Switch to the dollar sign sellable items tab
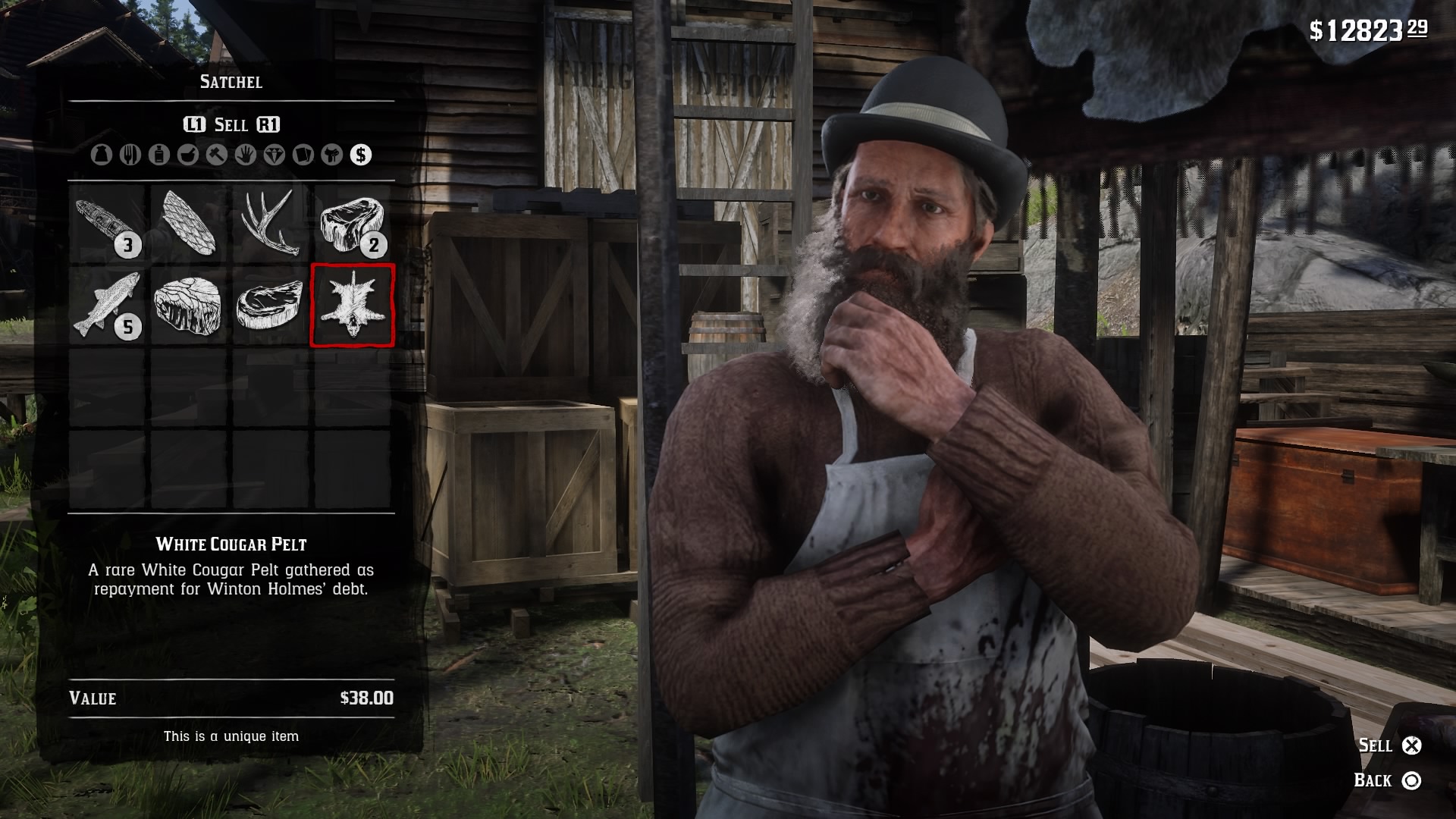Image resolution: width=1456 pixels, height=819 pixels. click(x=360, y=155)
